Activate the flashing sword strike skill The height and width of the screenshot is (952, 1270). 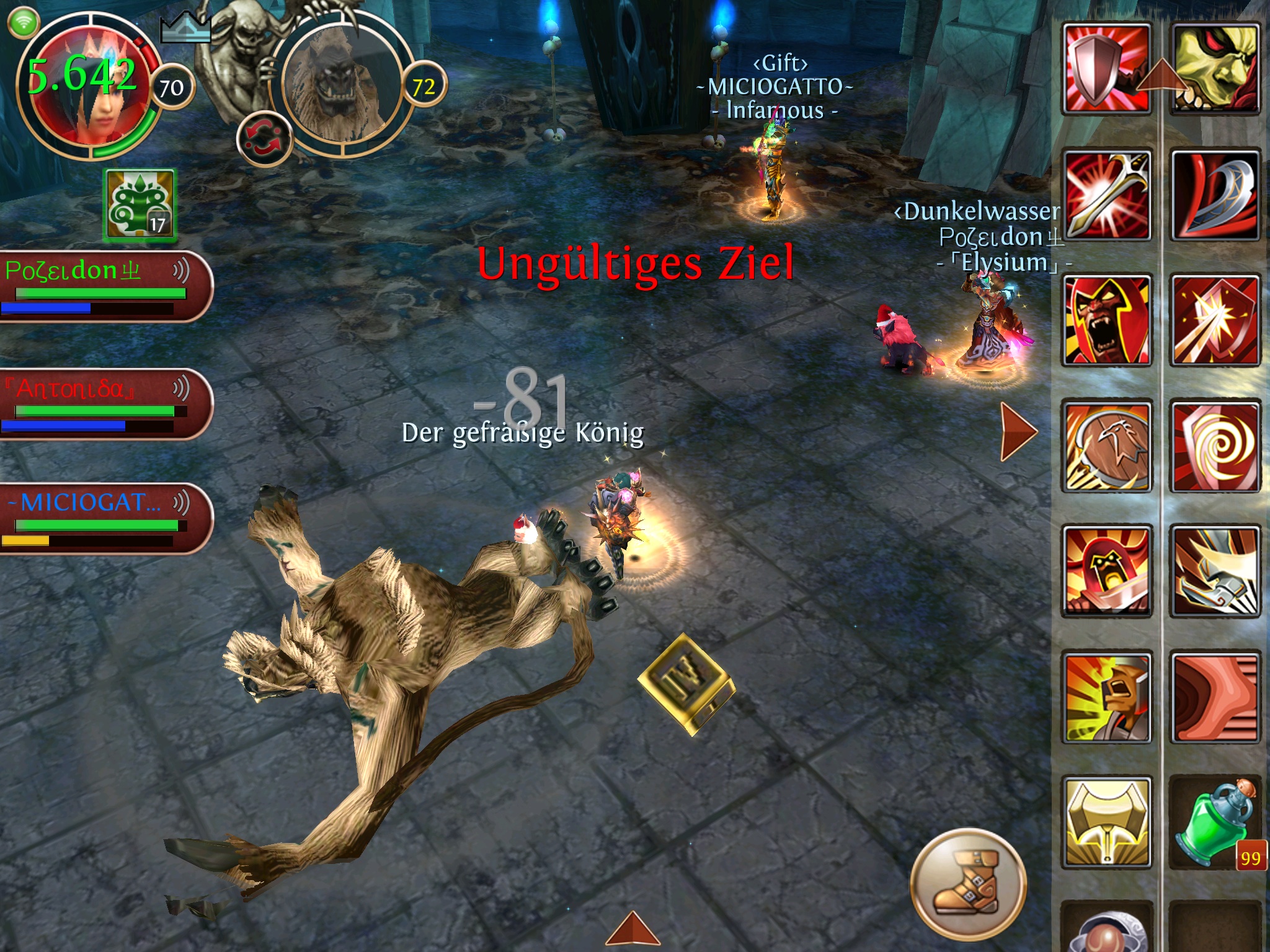1107,195
